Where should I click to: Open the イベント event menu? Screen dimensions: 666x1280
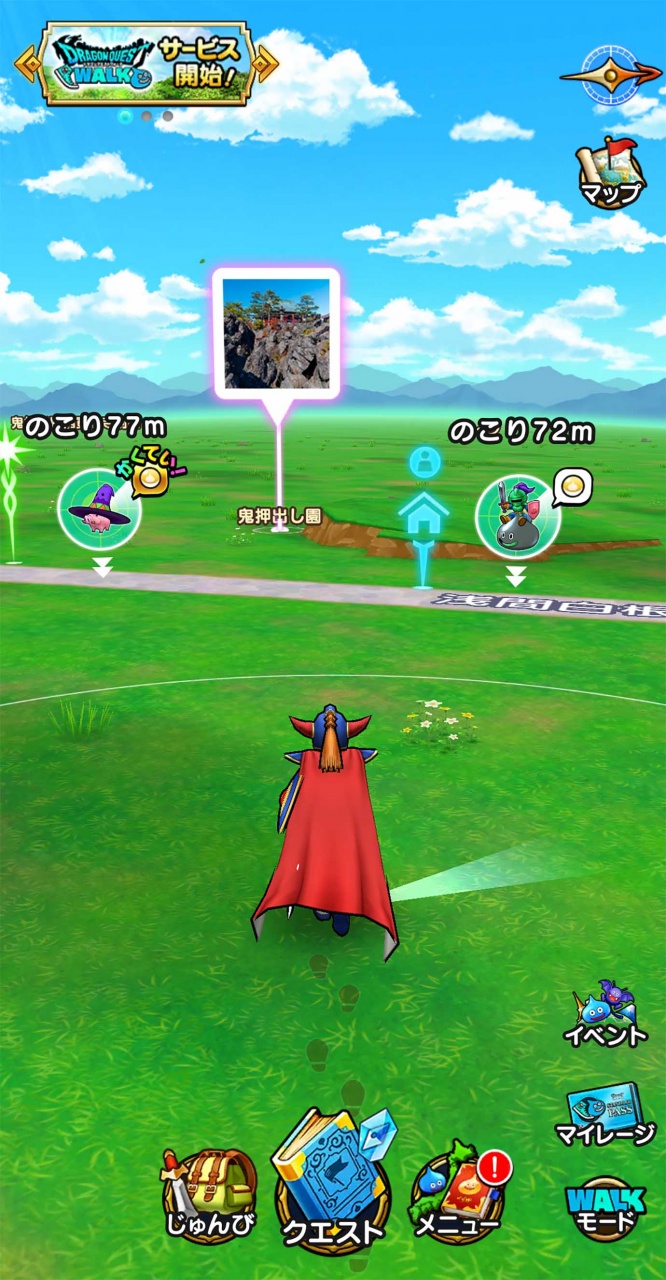coord(604,1014)
